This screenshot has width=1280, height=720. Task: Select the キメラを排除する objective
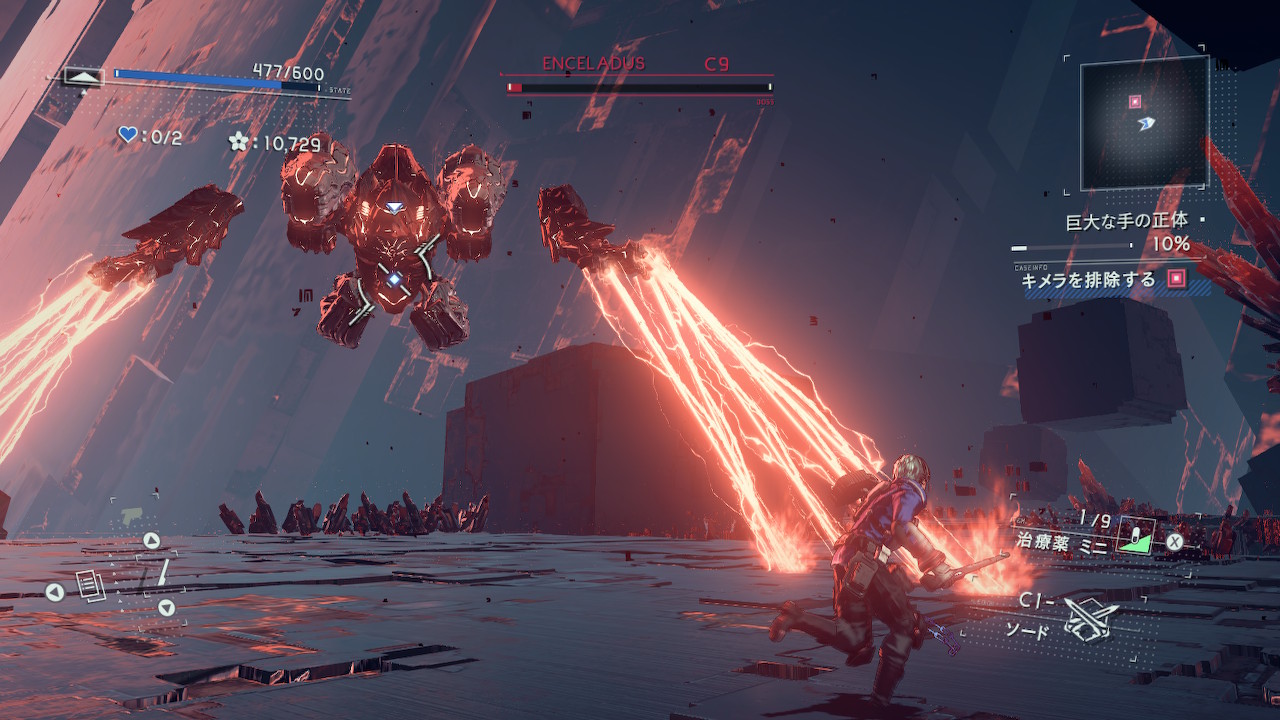pyautogui.click(x=1088, y=280)
